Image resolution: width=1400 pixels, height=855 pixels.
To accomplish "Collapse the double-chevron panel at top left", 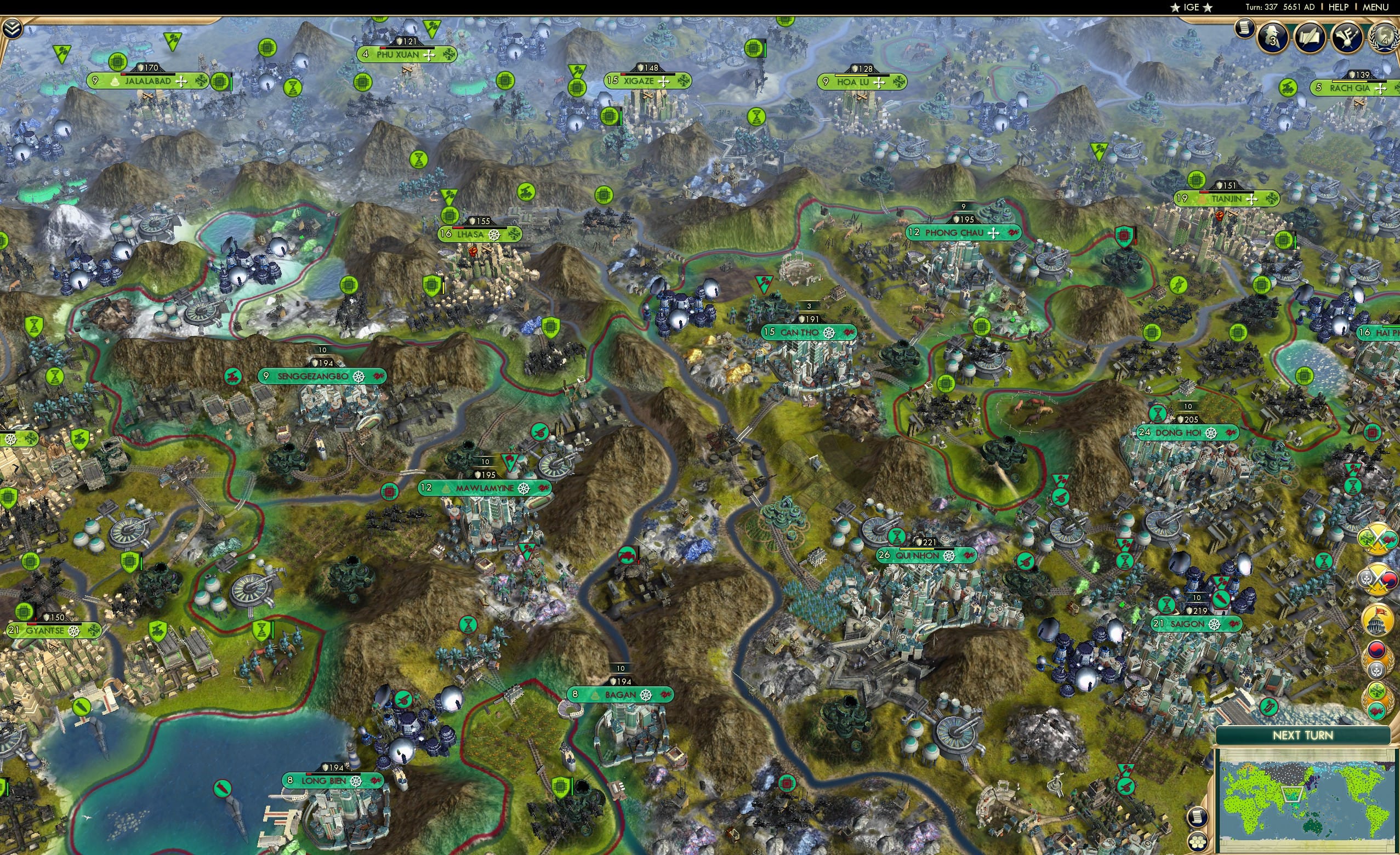I will coord(13,29).
